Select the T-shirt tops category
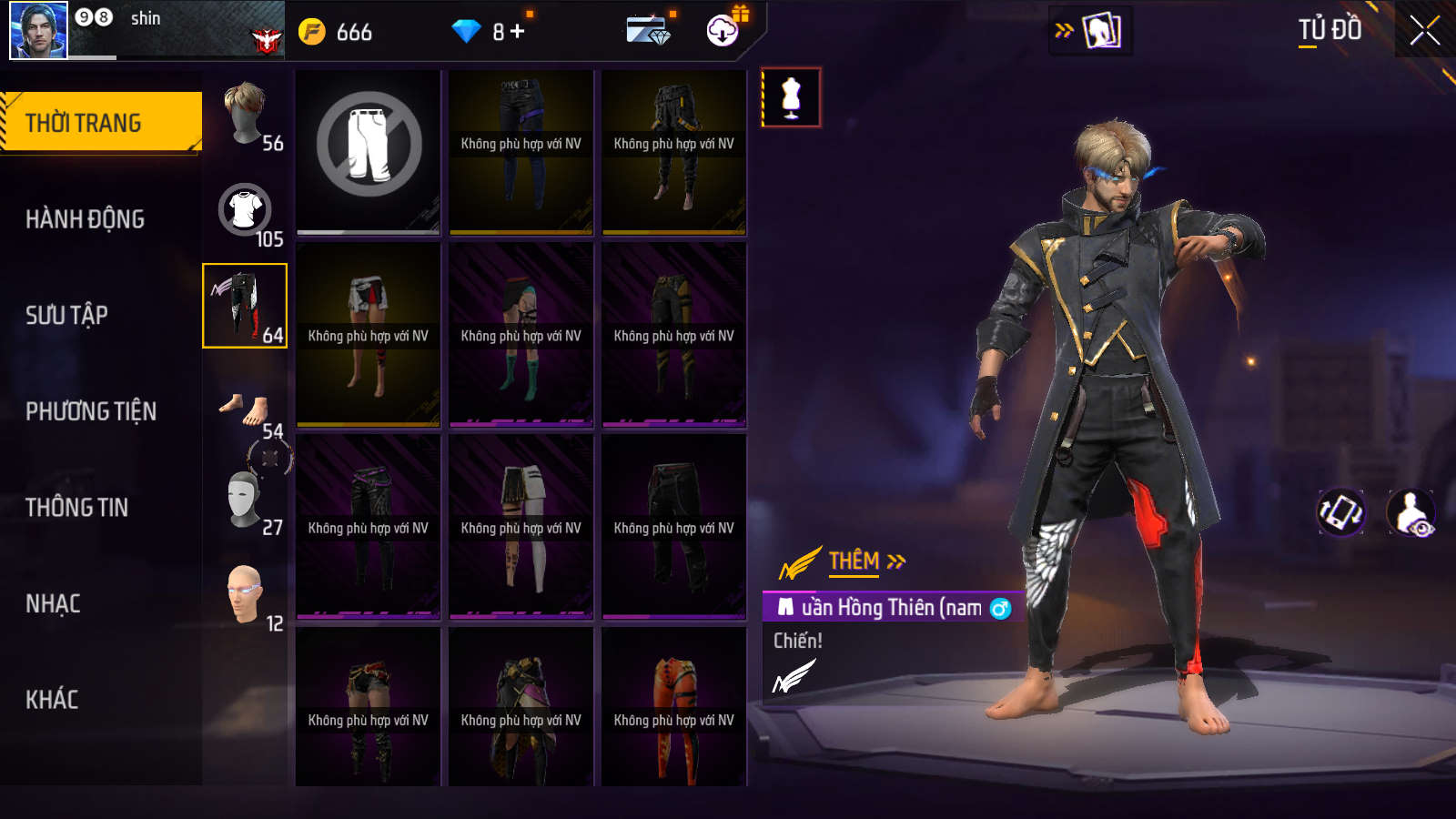 click(246, 211)
